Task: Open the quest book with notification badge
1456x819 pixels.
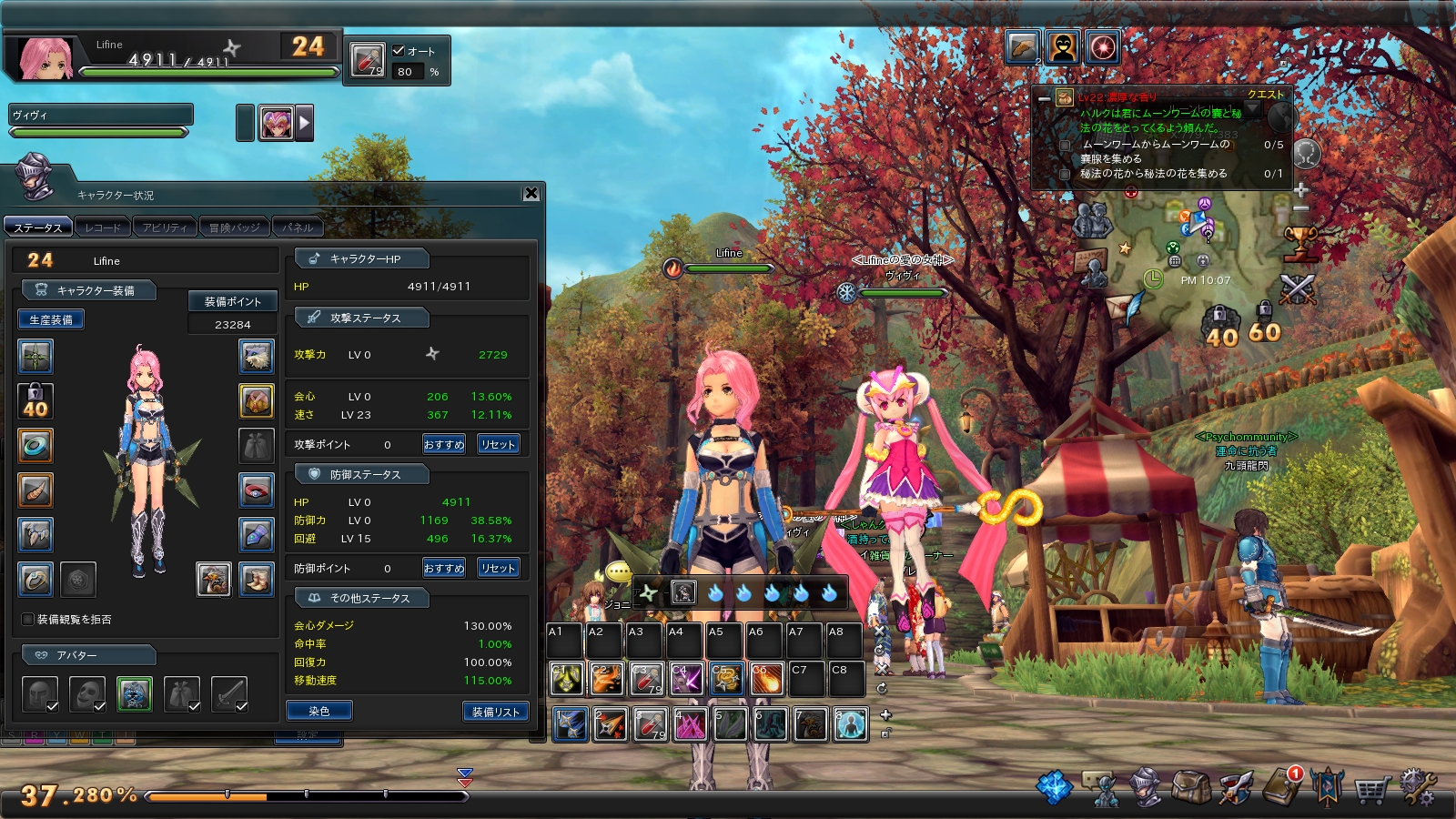Action: [x=1283, y=784]
